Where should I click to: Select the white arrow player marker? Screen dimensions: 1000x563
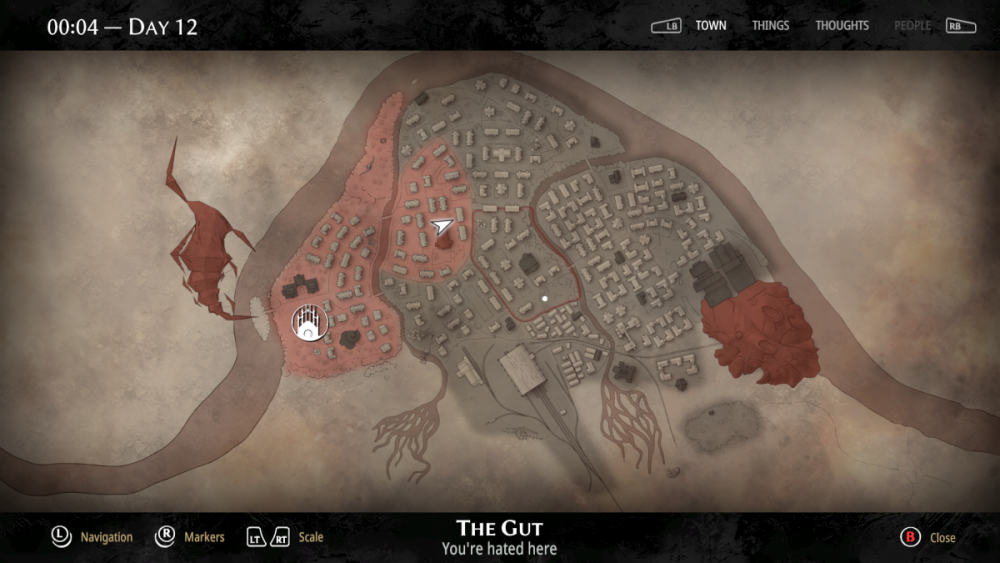tap(442, 227)
